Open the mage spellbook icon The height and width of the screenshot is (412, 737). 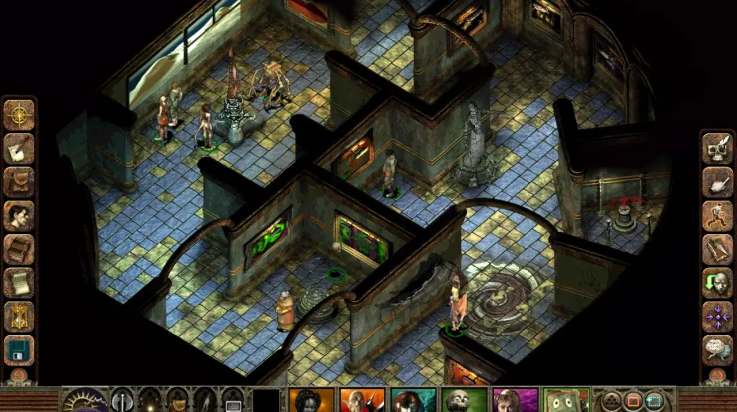click(x=19, y=248)
